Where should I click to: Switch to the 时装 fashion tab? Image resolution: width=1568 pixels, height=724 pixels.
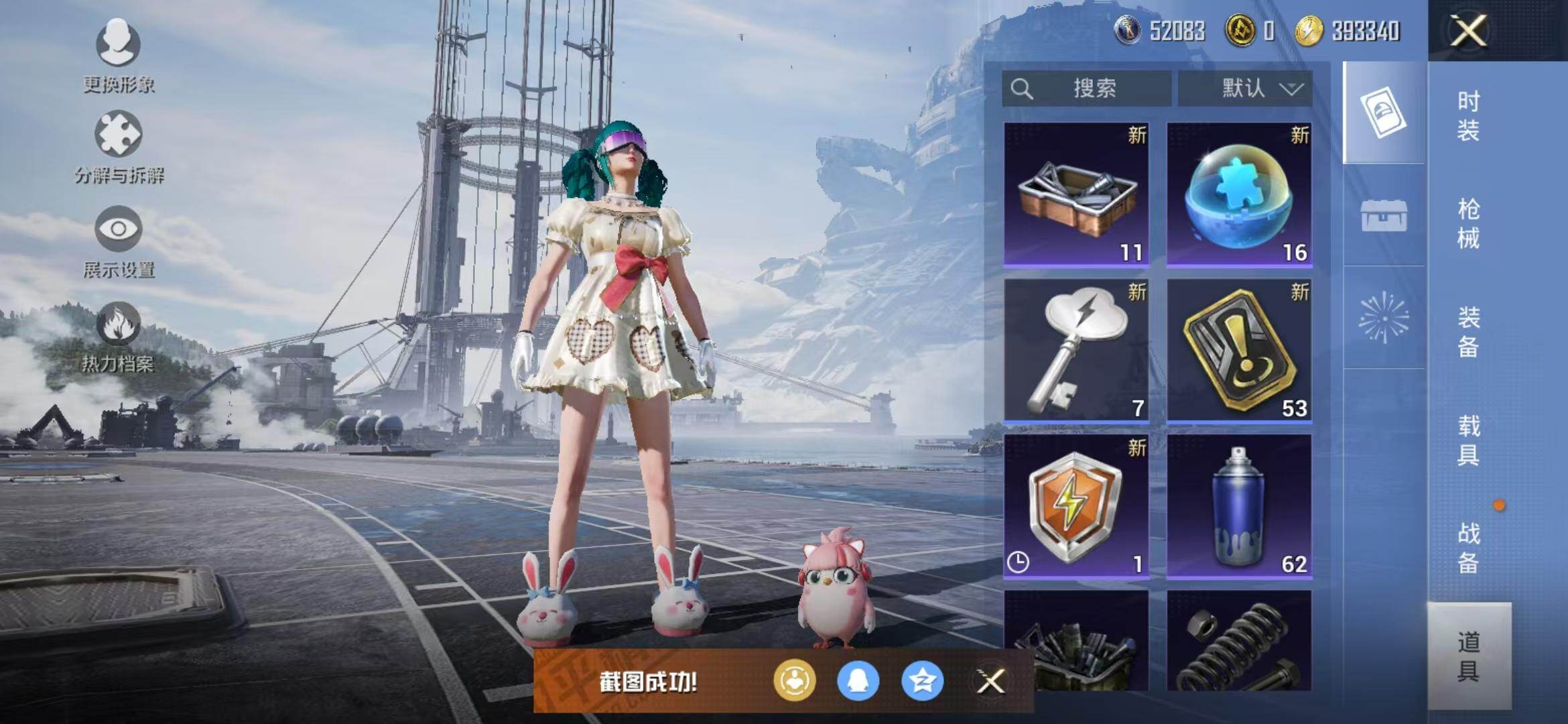click(1468, 115)
